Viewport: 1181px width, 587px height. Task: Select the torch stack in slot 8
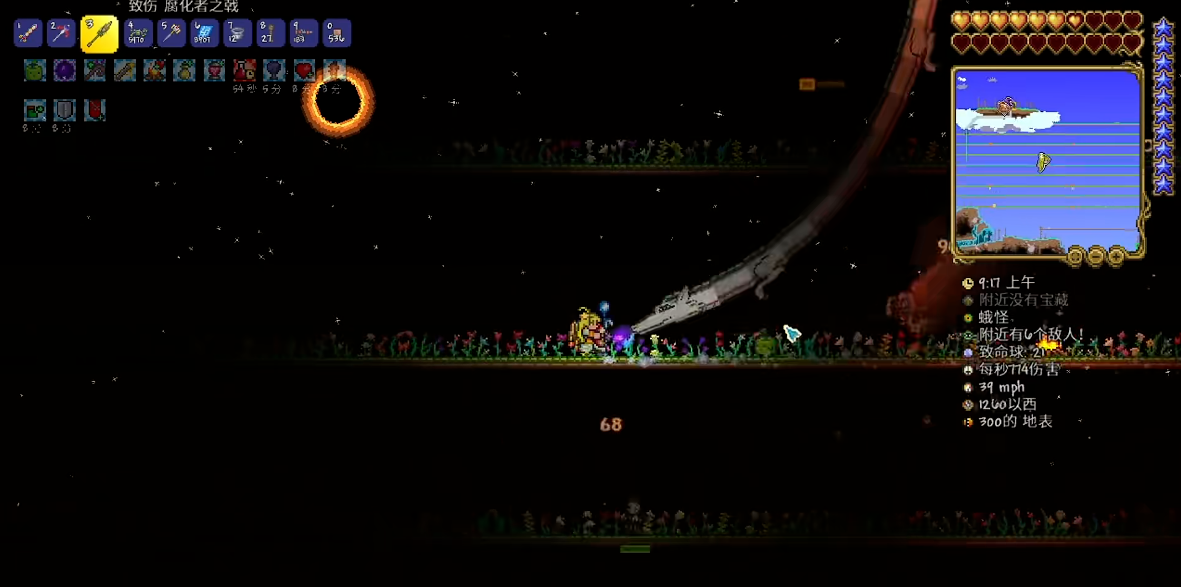tap(270, 34)
